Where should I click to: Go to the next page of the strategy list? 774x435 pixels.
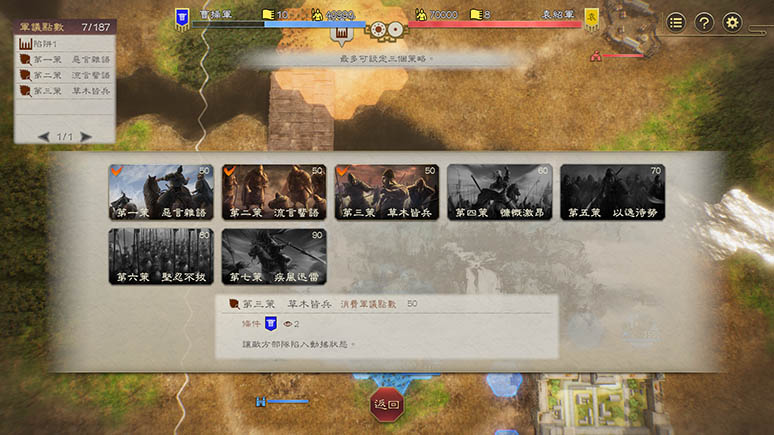point(86,136)
